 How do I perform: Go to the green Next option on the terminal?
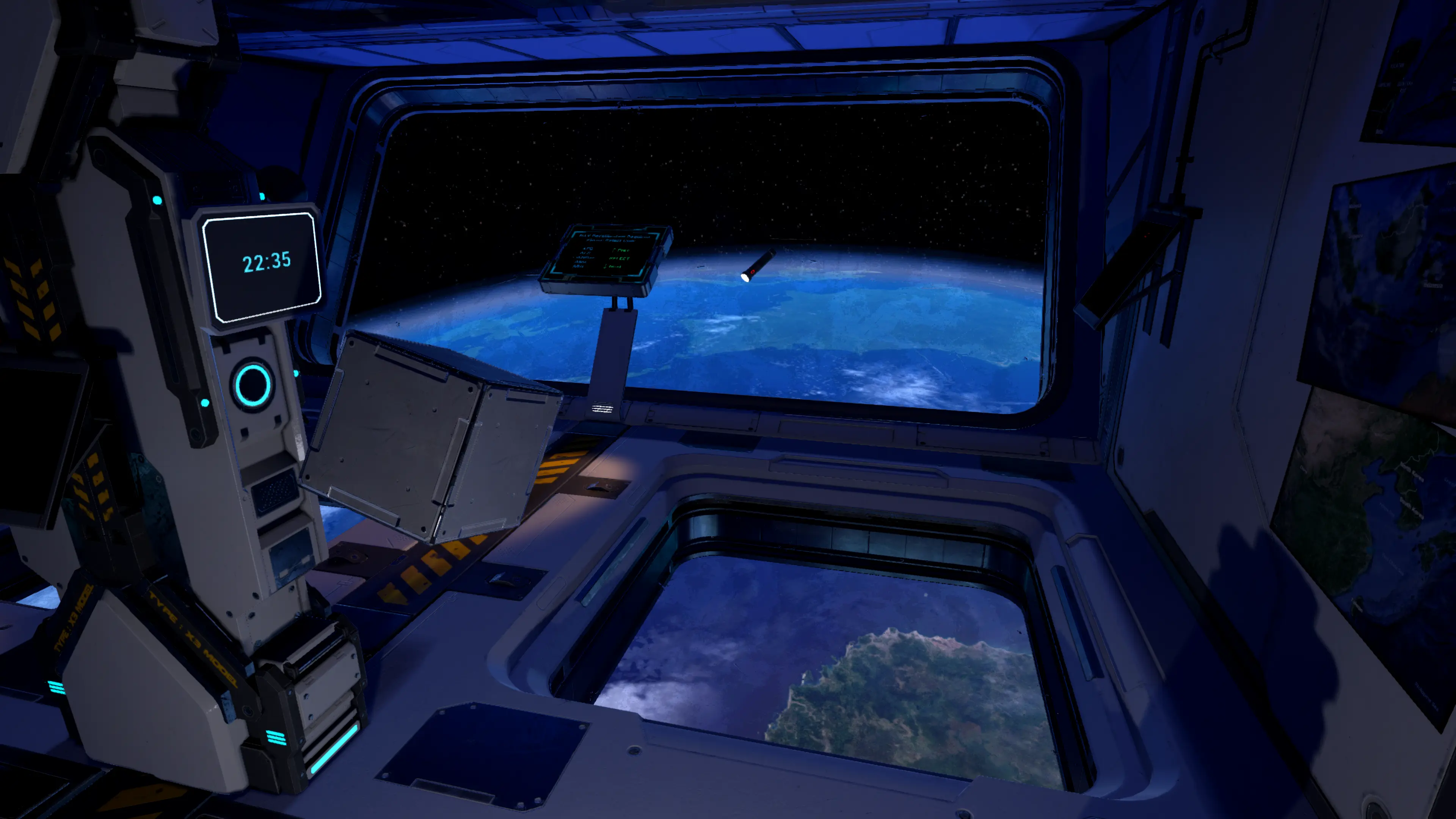tap(614, 266)
